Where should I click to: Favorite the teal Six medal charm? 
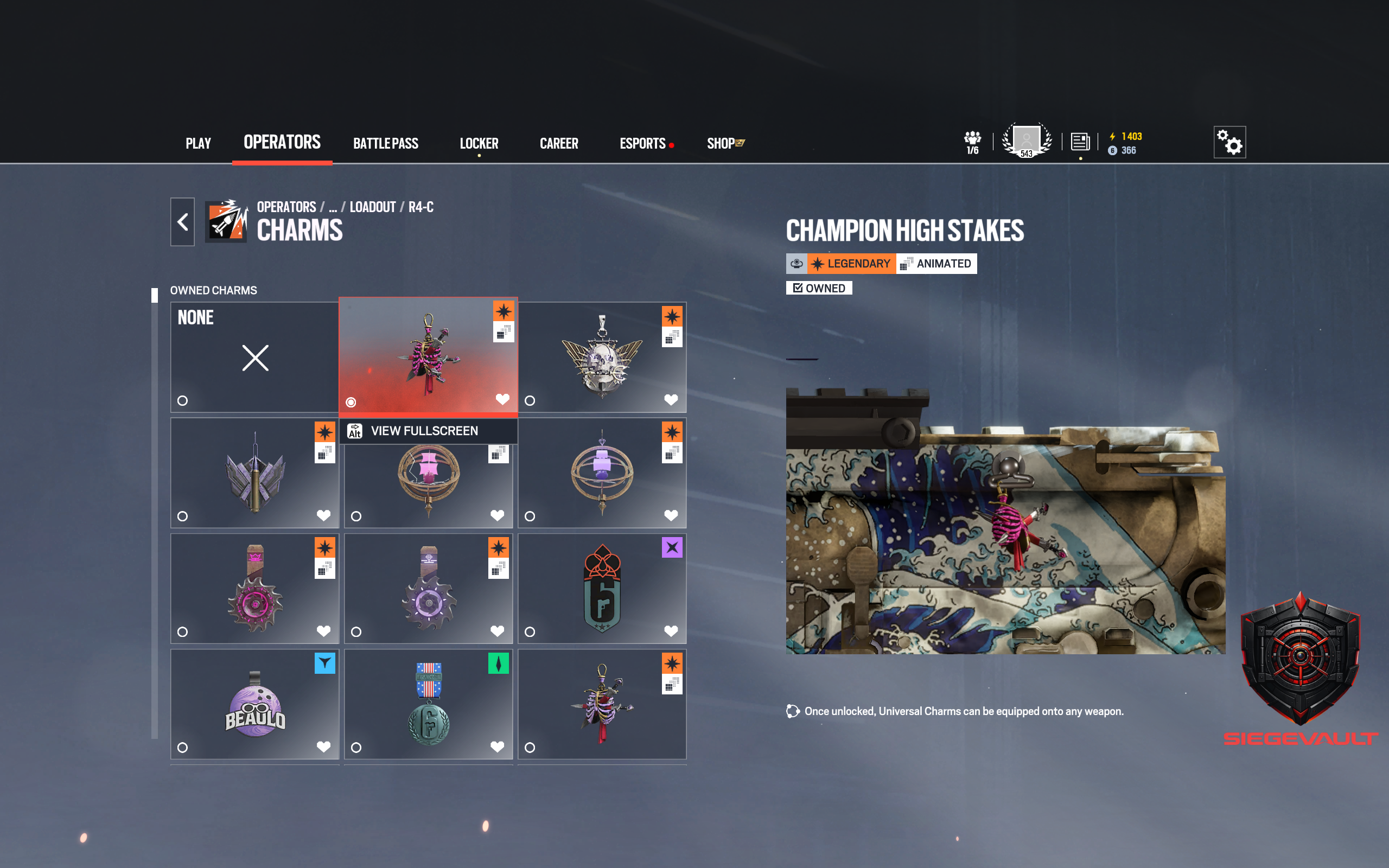pyautogui.click(x=497, y=747)
